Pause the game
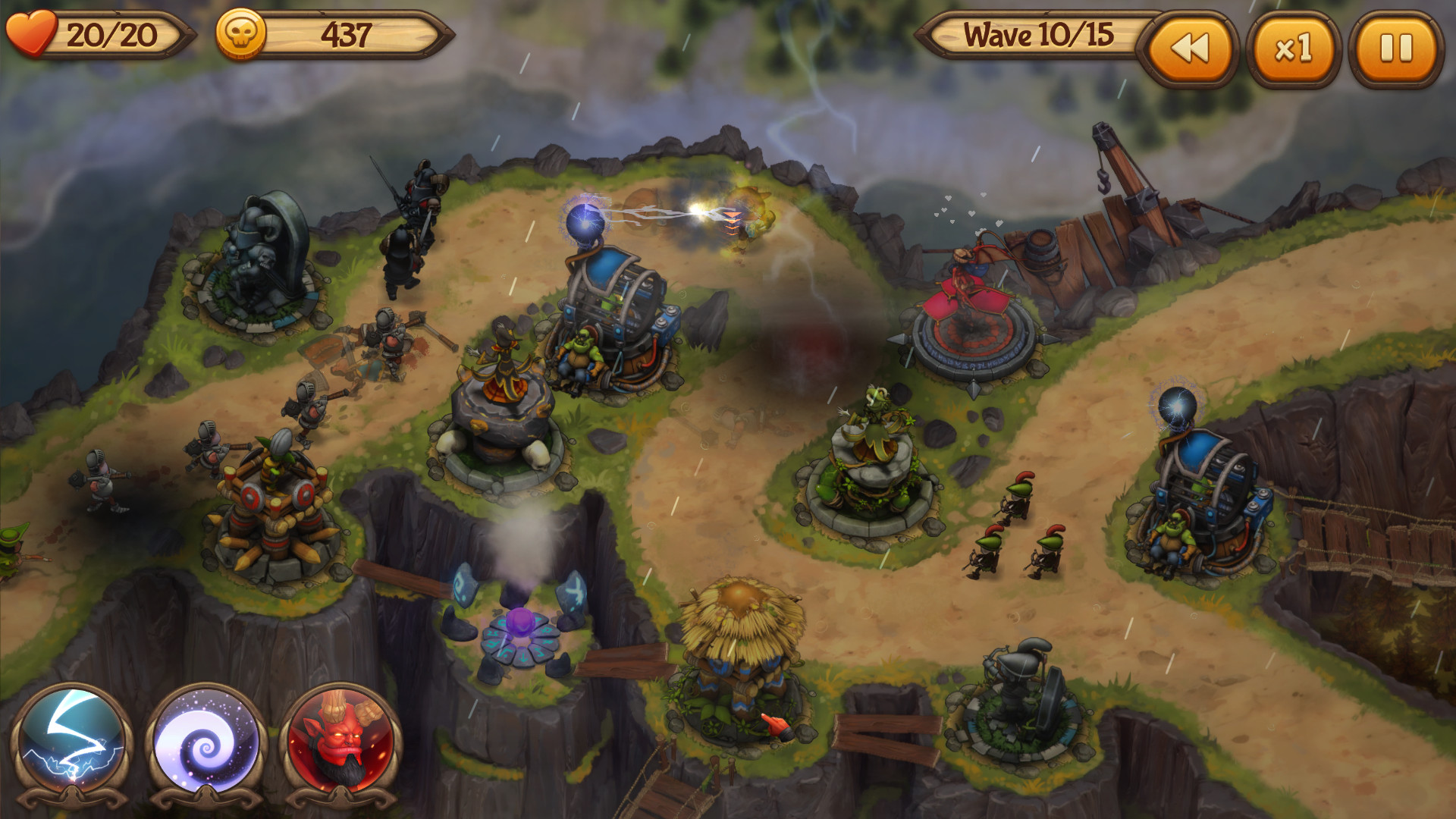1456x819 pixels. (1394, 47)
